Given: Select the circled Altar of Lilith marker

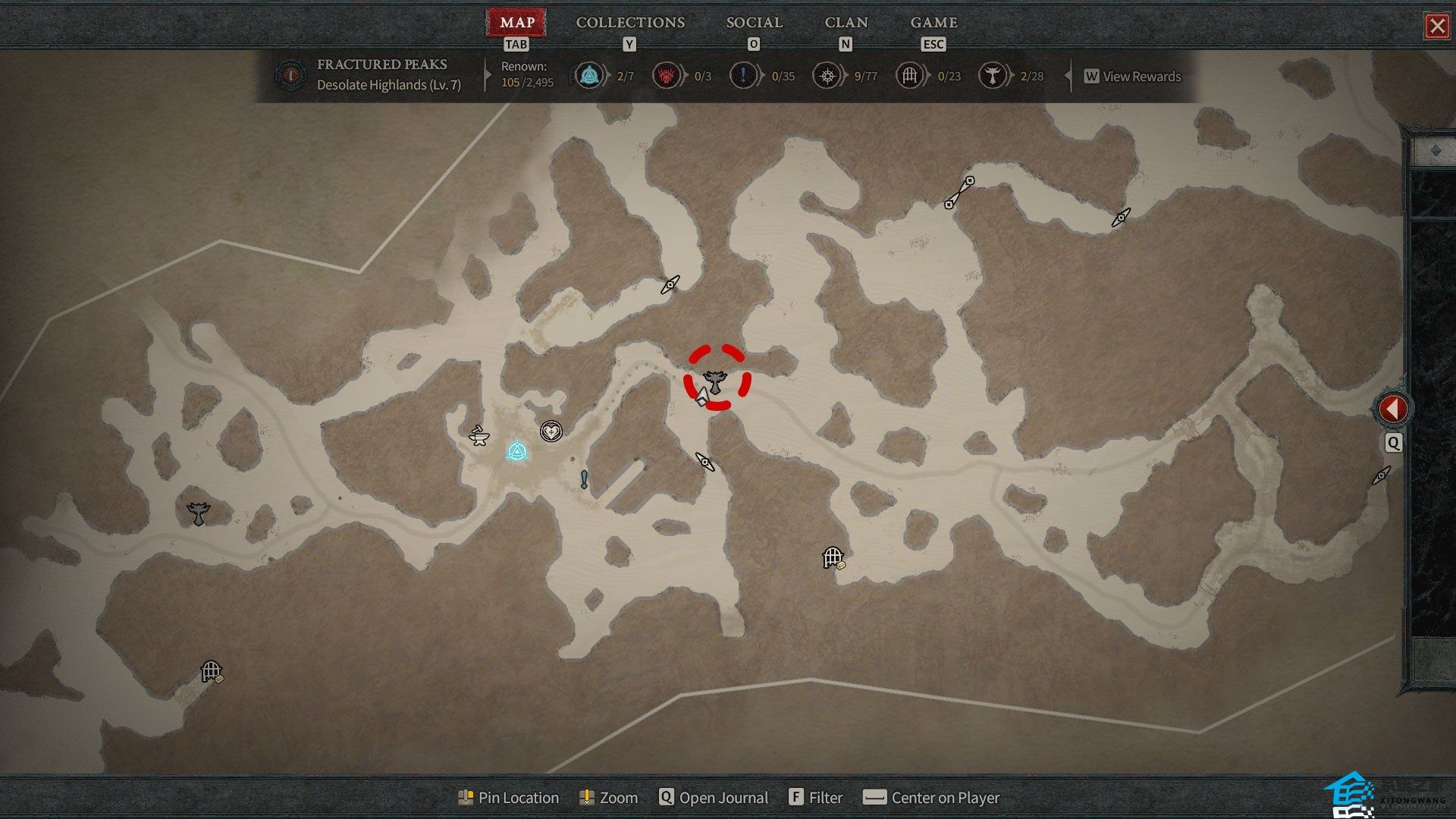Looking at the screenshot, I should [714, 379].
